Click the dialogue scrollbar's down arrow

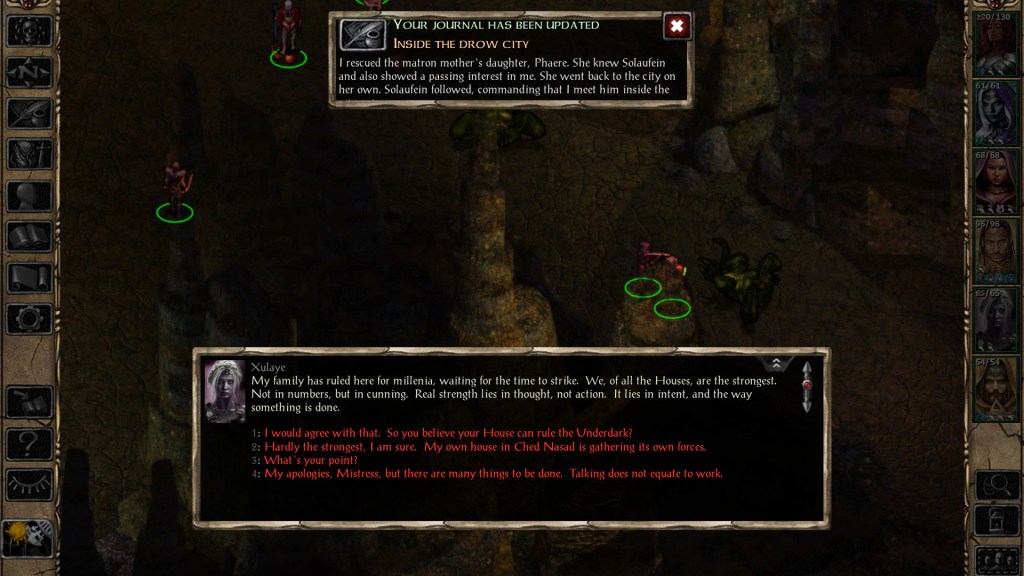click(x=807, y=405)
